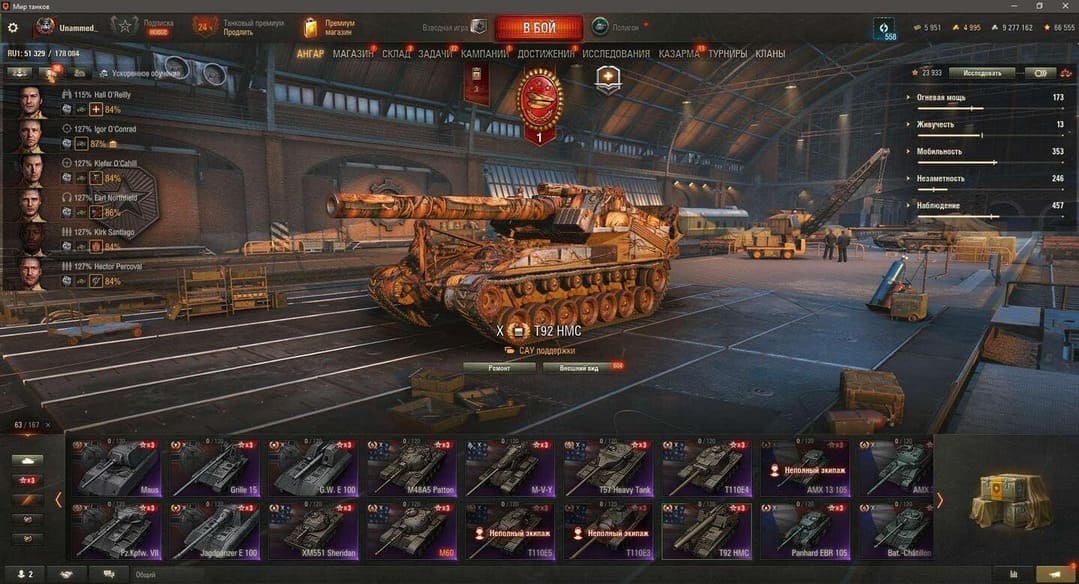Click the Исследовать research button

point(981,73)
